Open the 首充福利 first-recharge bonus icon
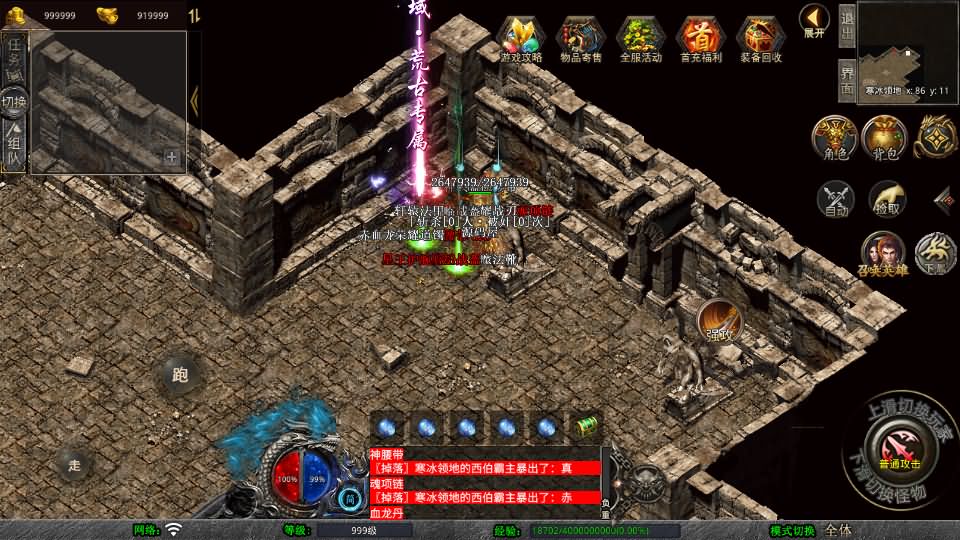This screenshot has width=960, height=540. pos(699,38)
